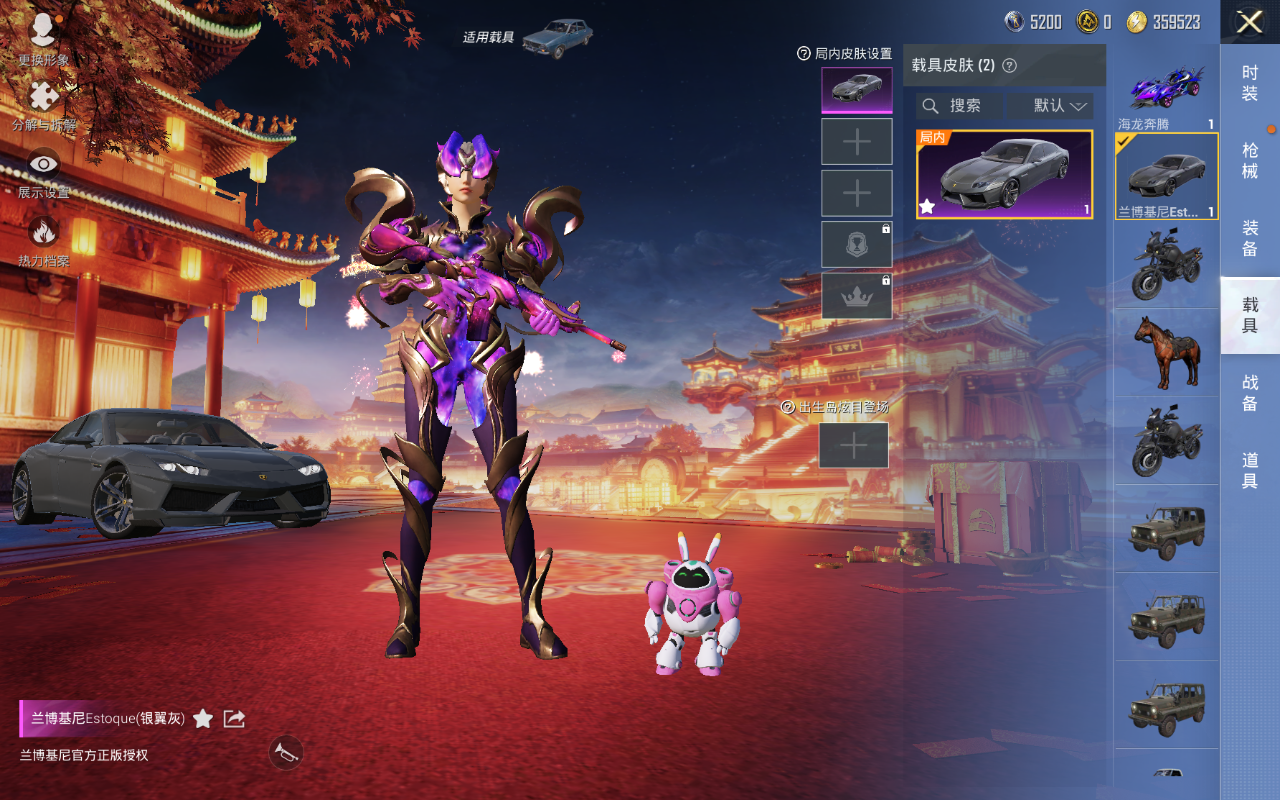Share the Lamborghini Estoque skin
This screenshot has width=1280, height=800.
coord(234,718)
